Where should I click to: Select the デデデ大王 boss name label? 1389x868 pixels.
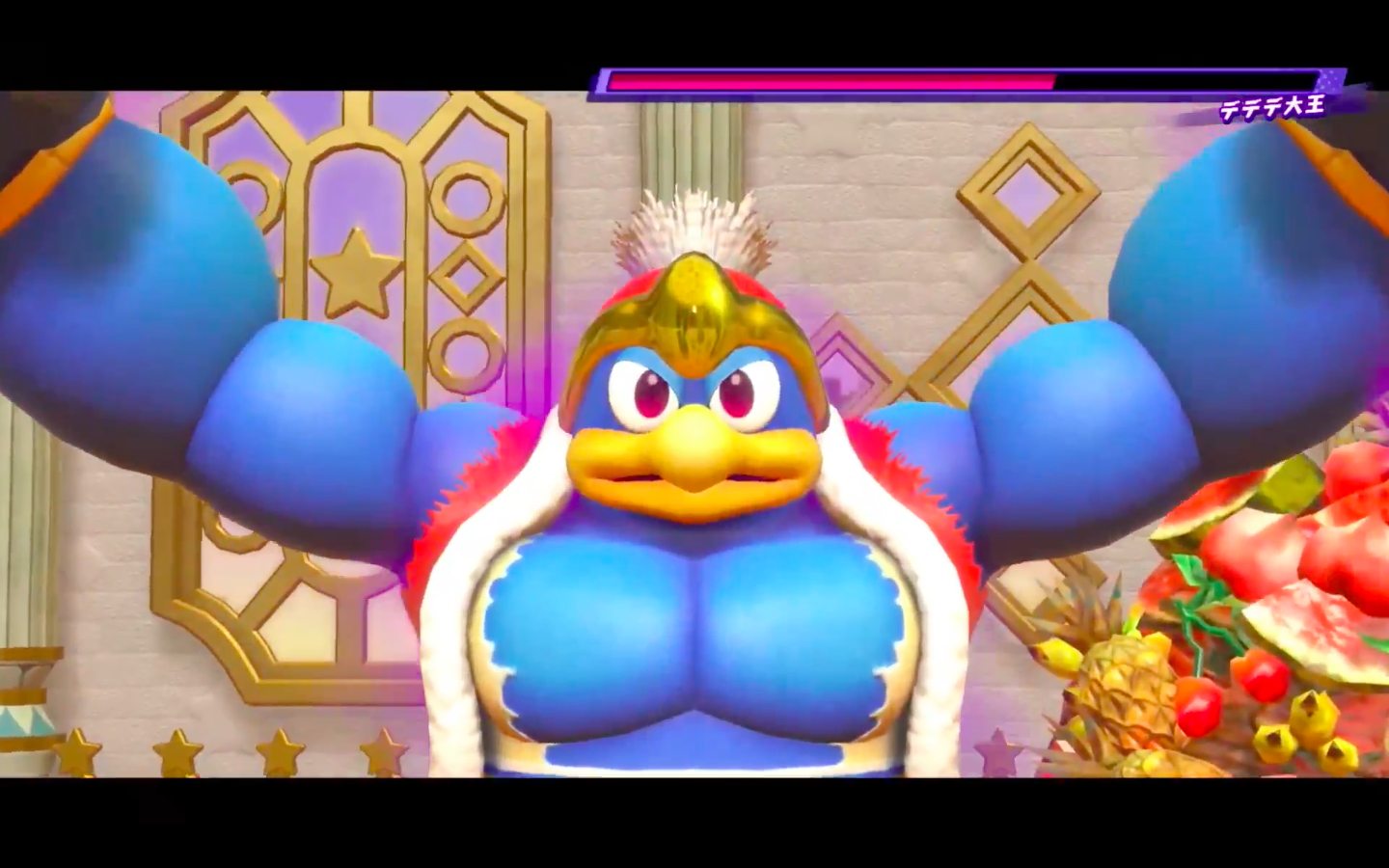tap(1275, 109)
